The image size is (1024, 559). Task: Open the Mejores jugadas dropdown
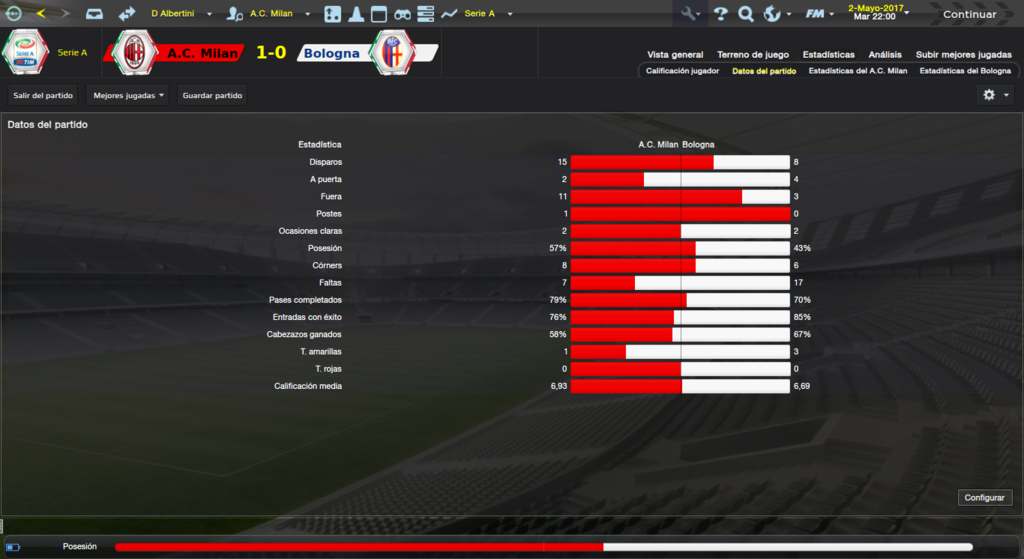click(127, 95)
